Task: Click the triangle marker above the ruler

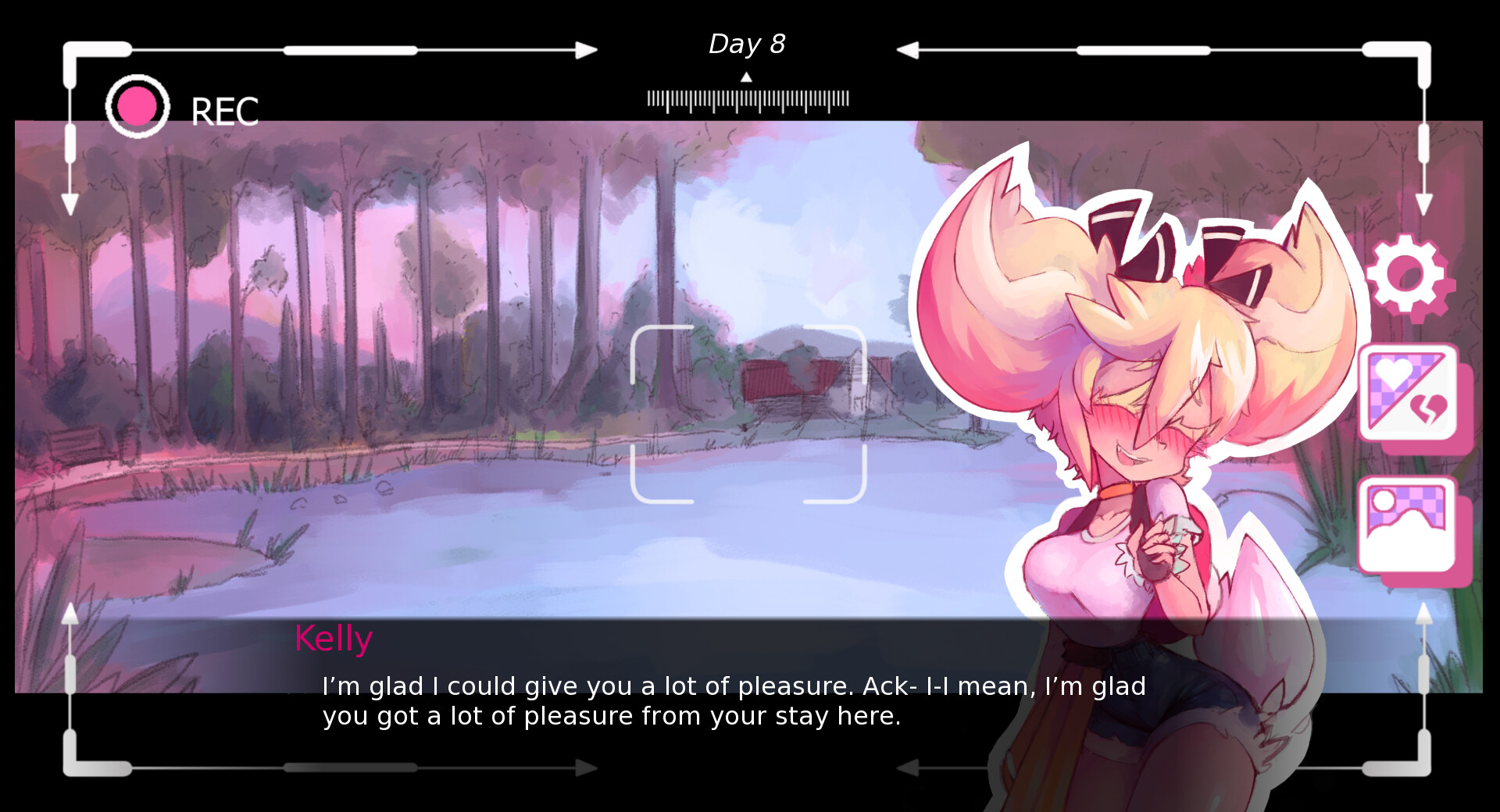Action: click(x=746, y=76)
